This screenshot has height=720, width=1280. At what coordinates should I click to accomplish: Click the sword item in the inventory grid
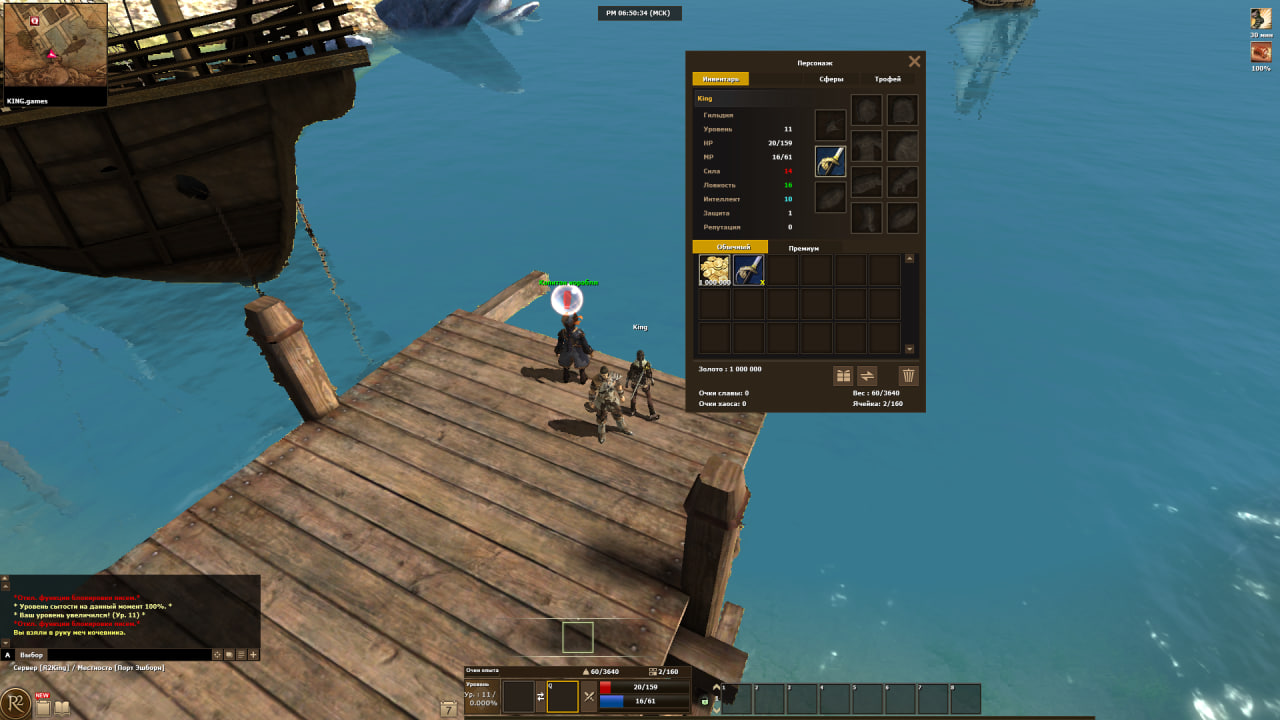click(x=748, y=270)
